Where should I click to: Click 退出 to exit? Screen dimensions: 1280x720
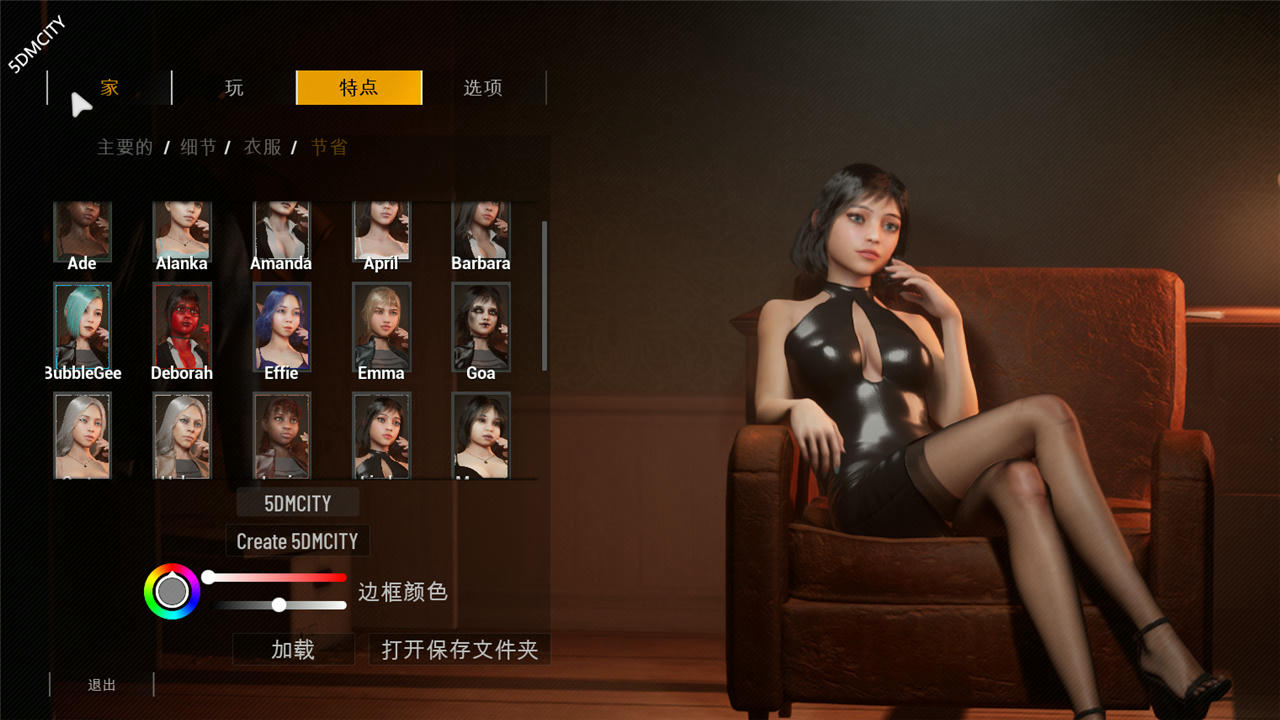click(102, 684)
